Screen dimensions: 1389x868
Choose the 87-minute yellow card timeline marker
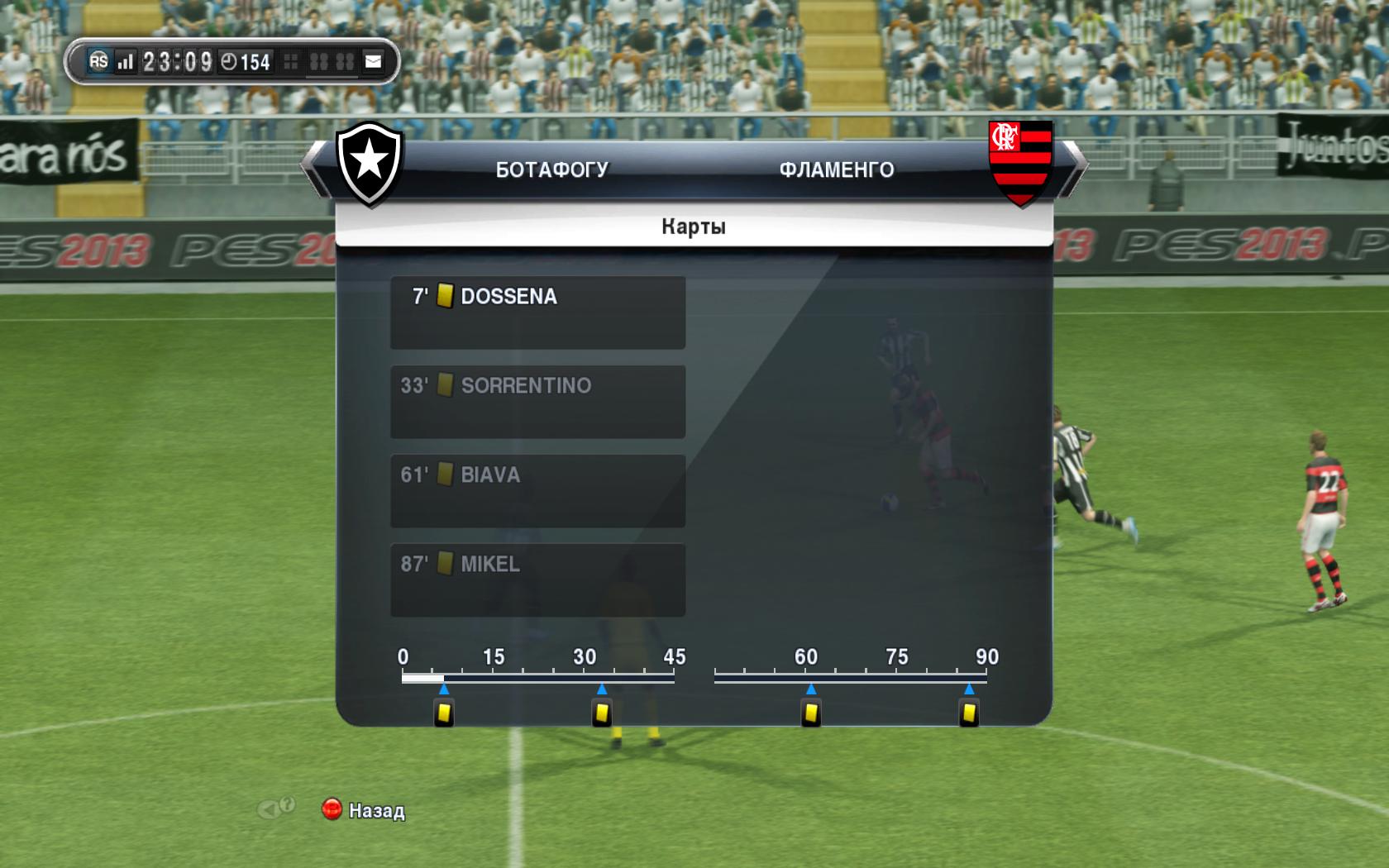coord(969,713)
